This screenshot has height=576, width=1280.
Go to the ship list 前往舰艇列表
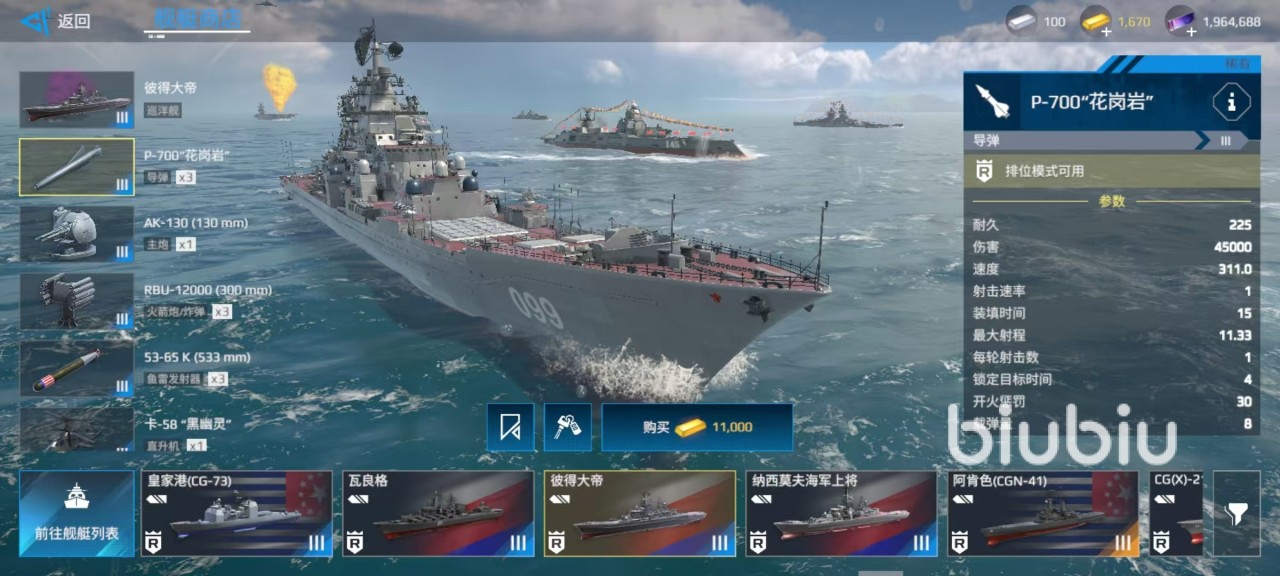pyautogui.click(x=77, y=513)
